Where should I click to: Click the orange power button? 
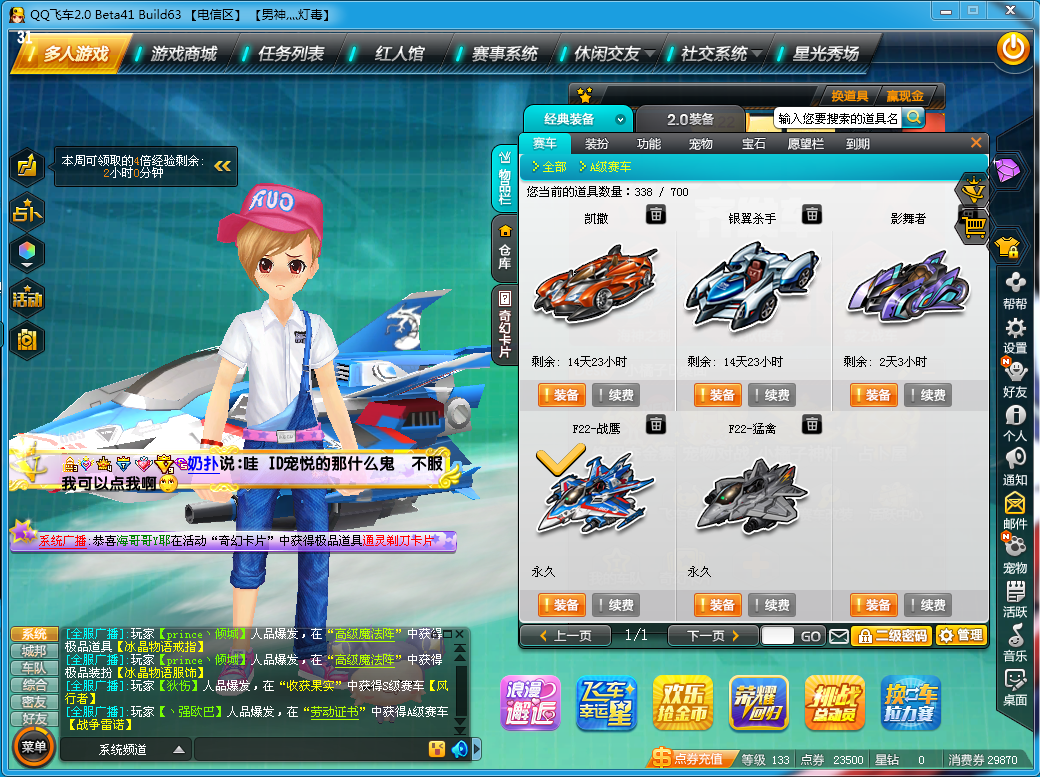pyautogui.click(x=1013, y=47)
